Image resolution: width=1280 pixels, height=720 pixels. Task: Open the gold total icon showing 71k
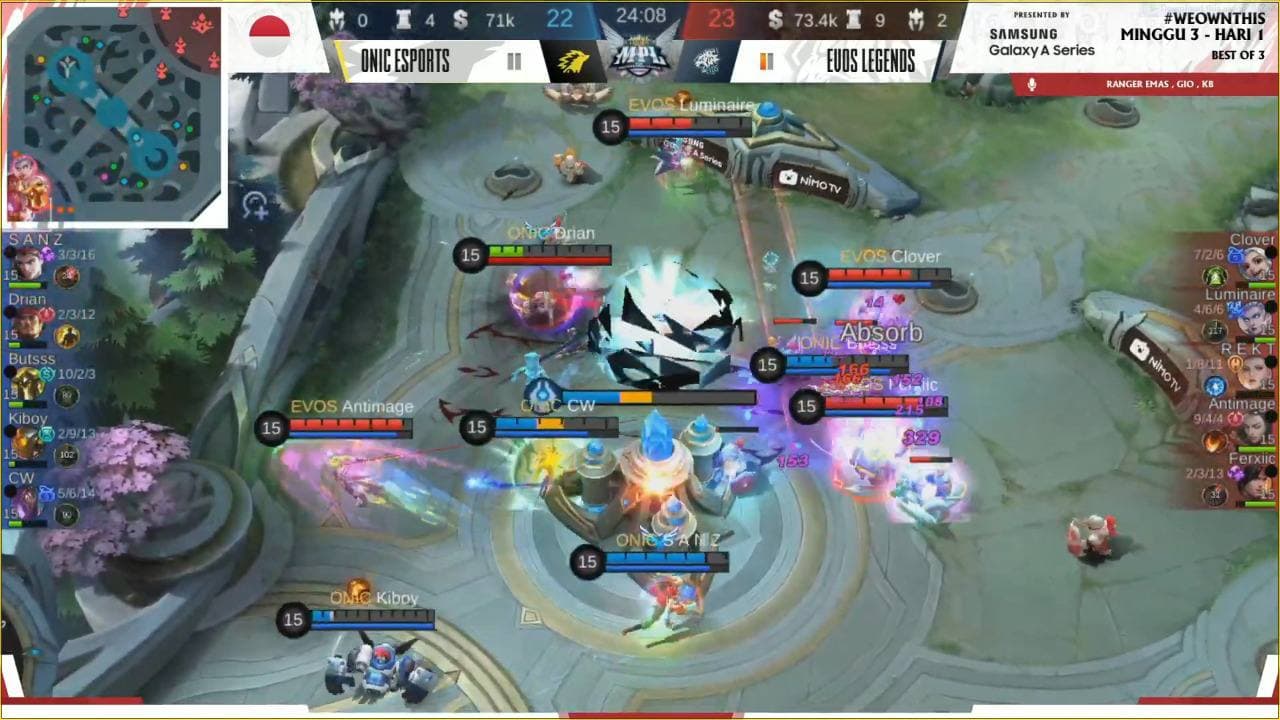point(461,18)
